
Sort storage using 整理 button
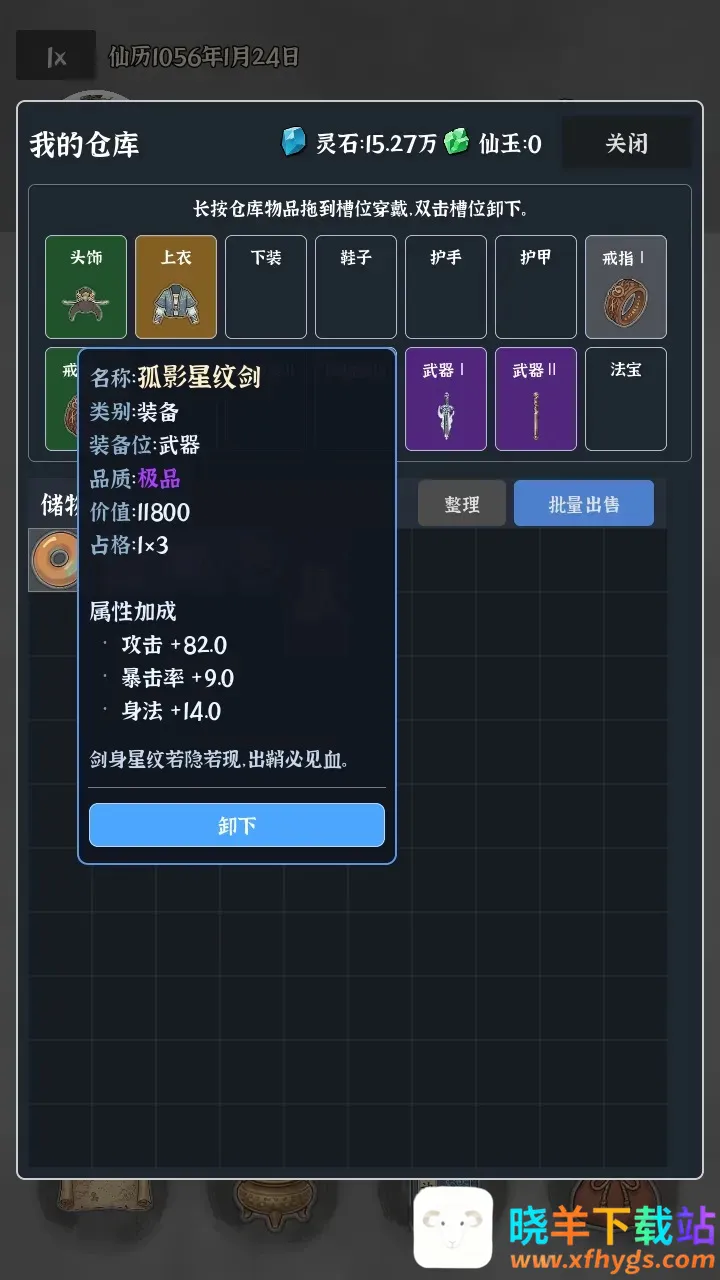[462, 505]
